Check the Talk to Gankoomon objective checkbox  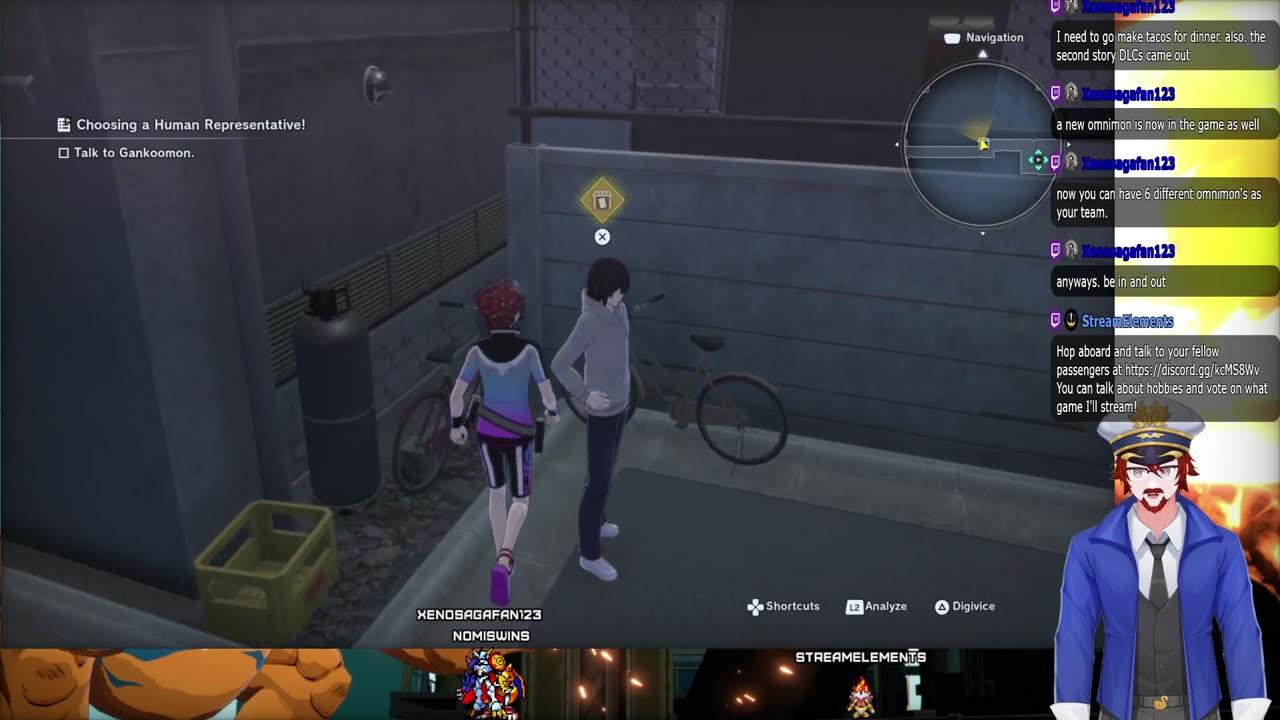point(62,152)
